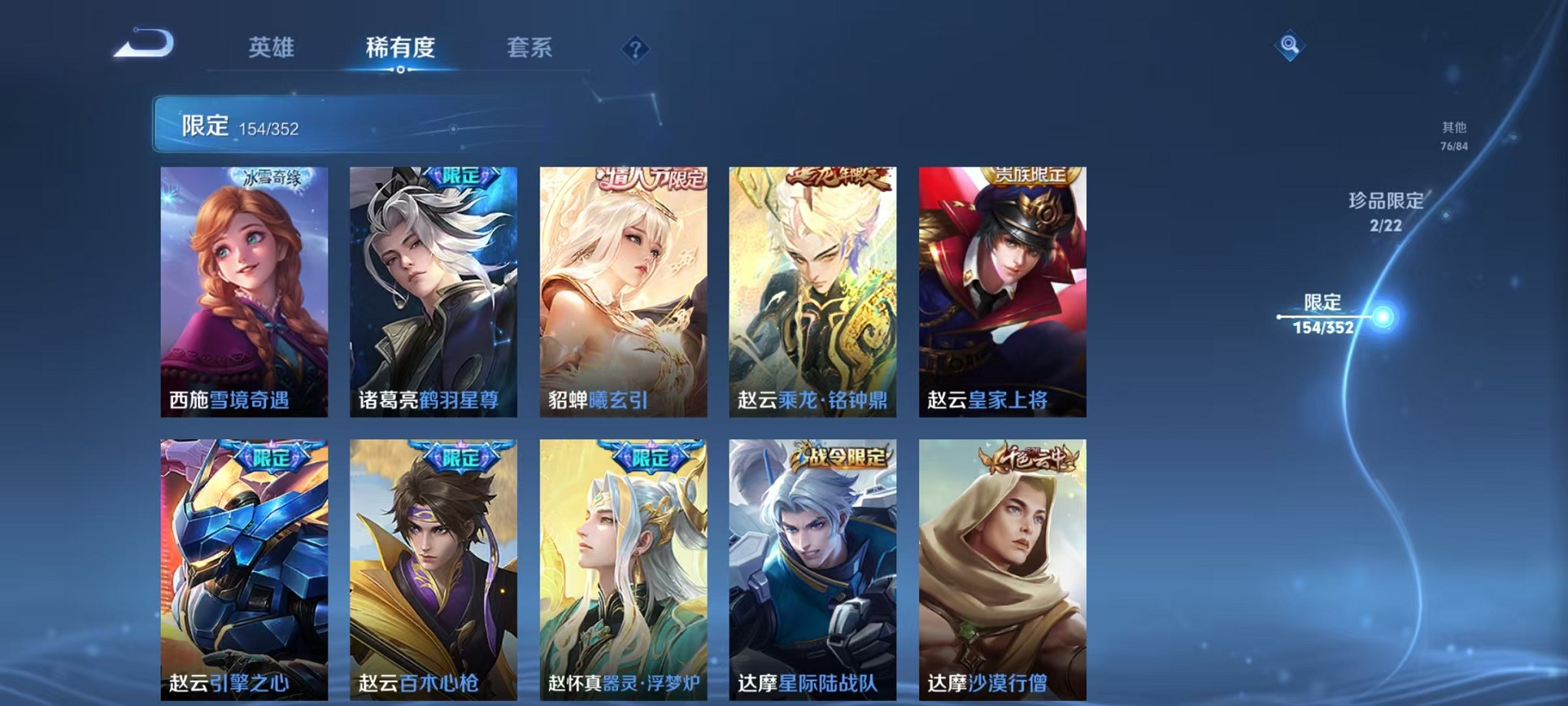Screen dimensions: 1568x706
Task: Switch to the 英雄 tab
Action: (273, 48)
